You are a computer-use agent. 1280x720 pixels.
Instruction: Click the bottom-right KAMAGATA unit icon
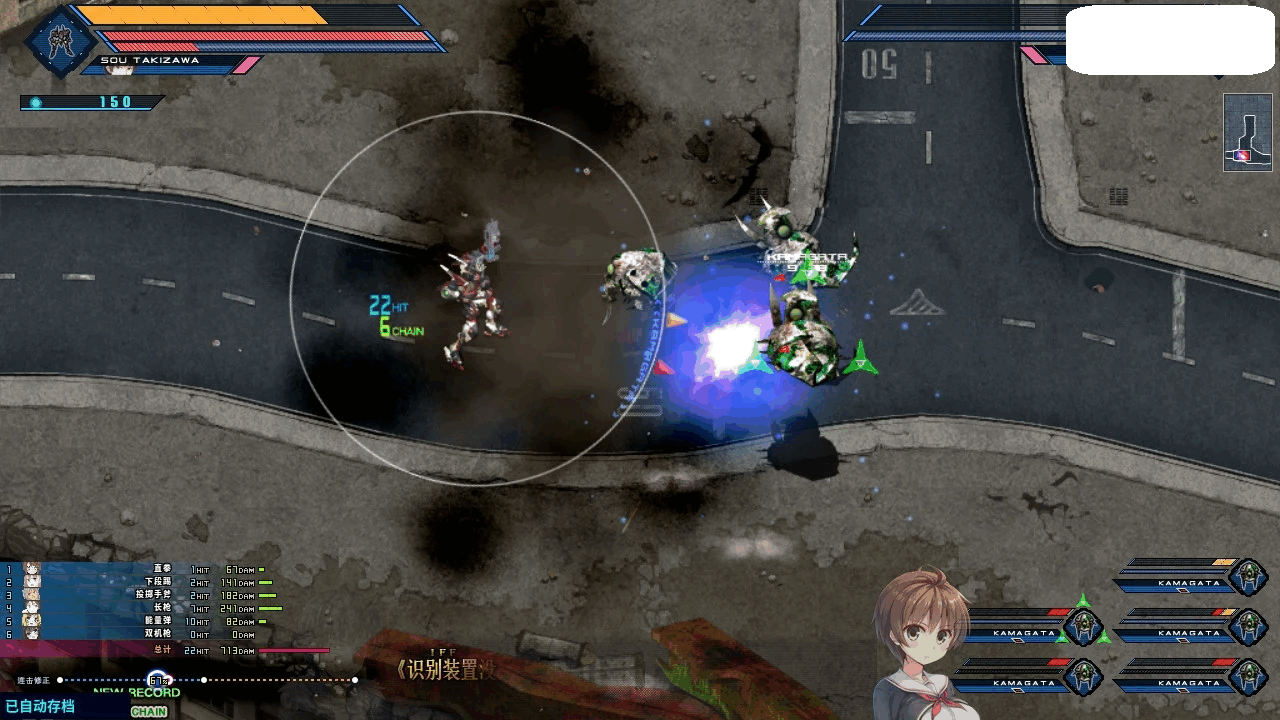coord(1247,677)
